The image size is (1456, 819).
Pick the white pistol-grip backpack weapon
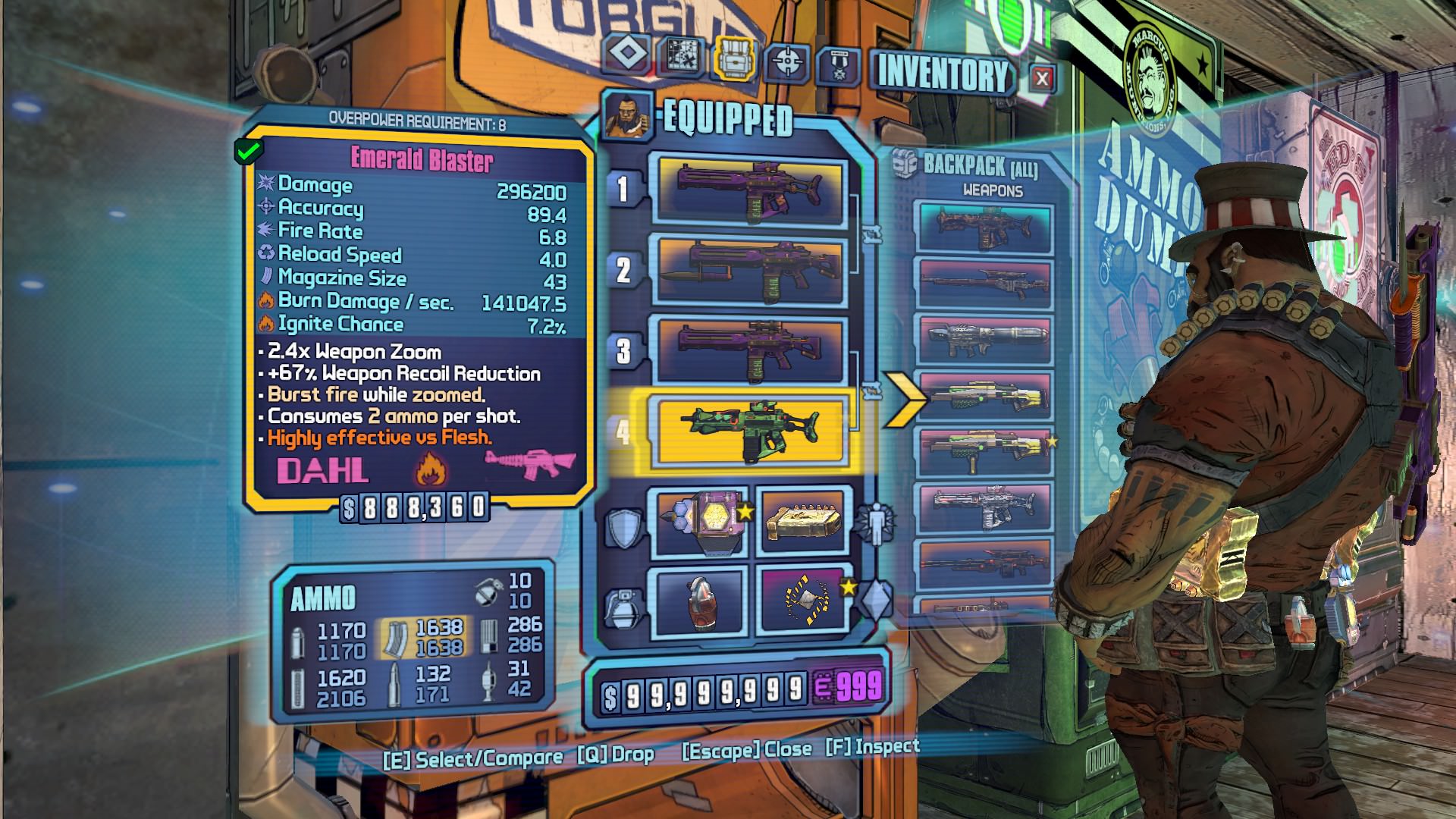984,508
